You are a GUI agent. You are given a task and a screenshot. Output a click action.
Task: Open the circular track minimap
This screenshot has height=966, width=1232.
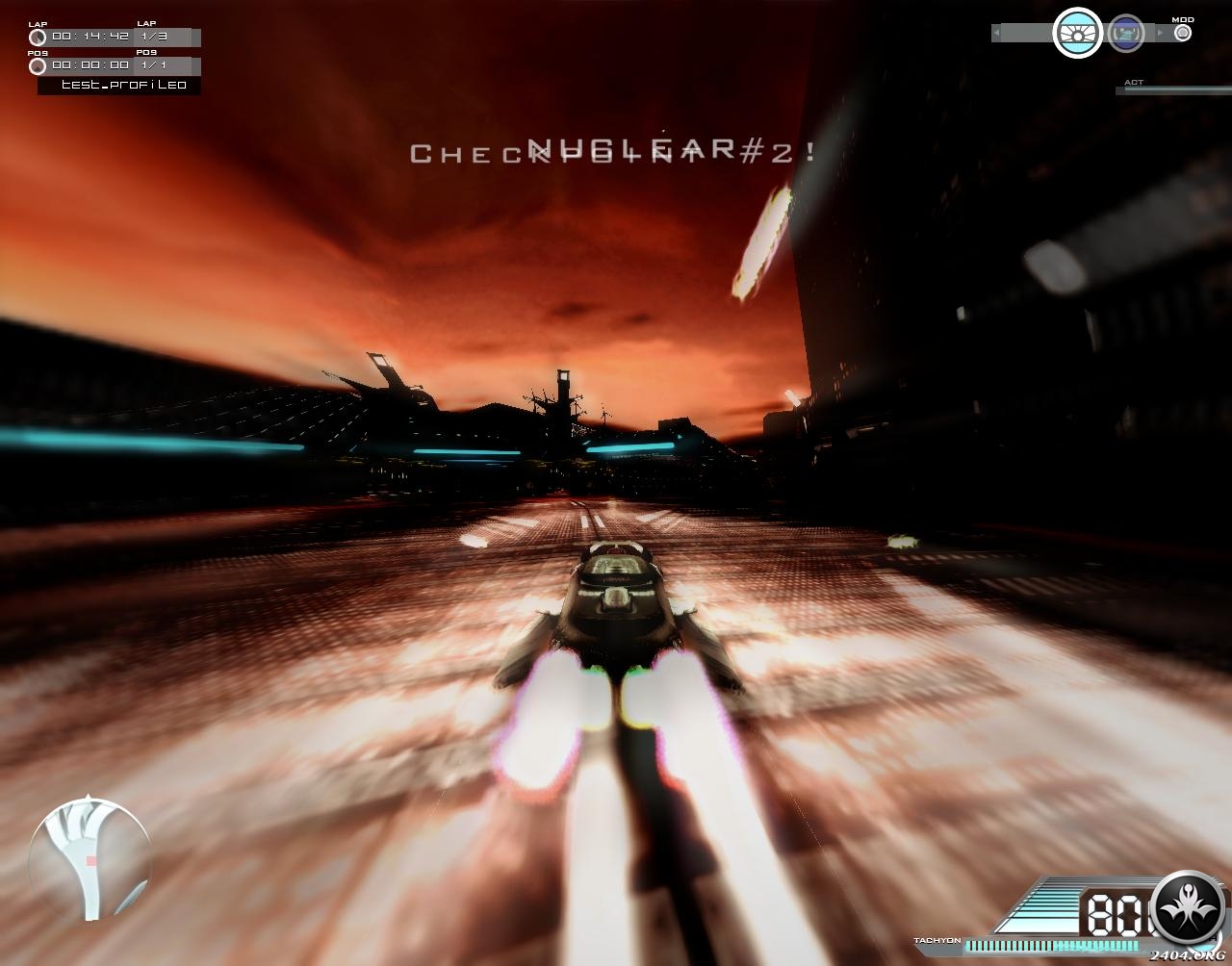pos(90,858)
